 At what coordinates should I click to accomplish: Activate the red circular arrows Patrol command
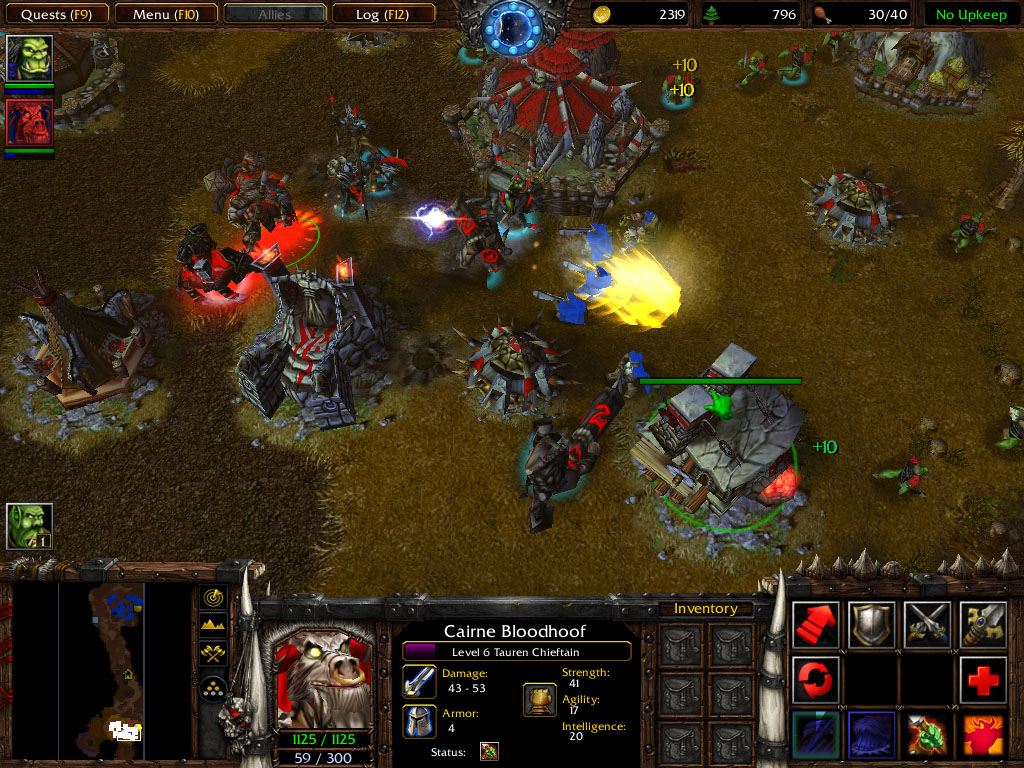pyautogui.click(x=816, y=681)
